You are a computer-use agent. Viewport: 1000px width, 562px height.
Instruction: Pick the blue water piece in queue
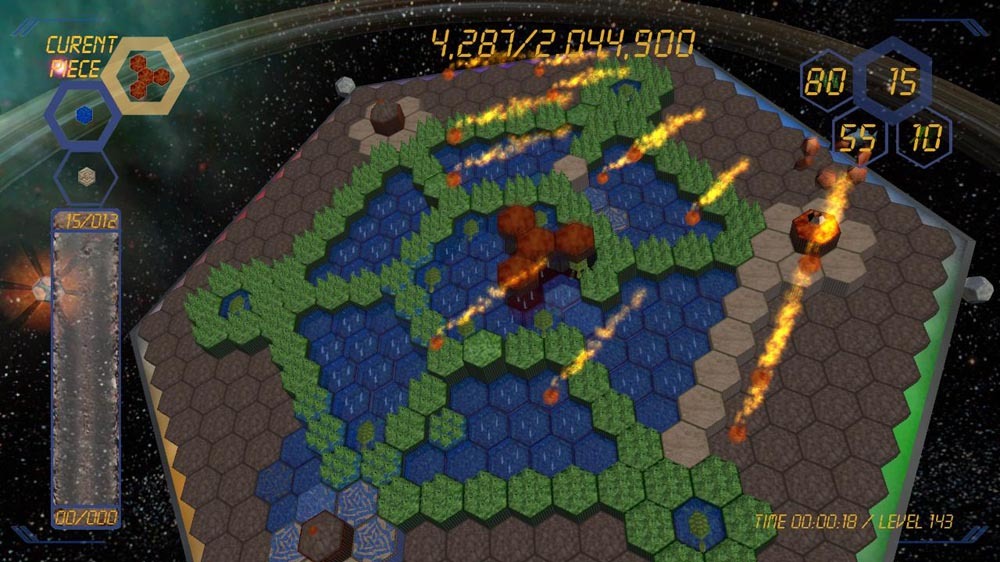pos(85,115)
